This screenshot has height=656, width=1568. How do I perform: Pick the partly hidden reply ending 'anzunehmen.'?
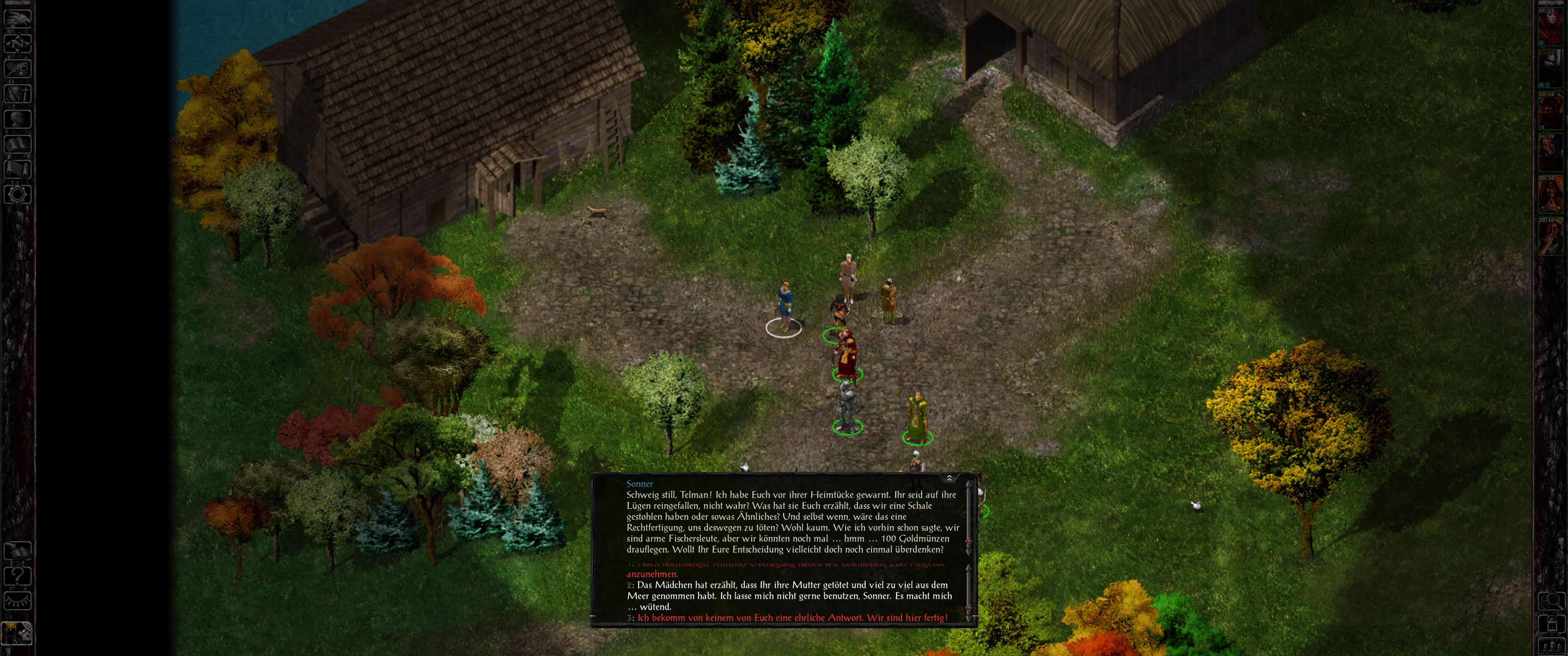(x=653, y=574)
